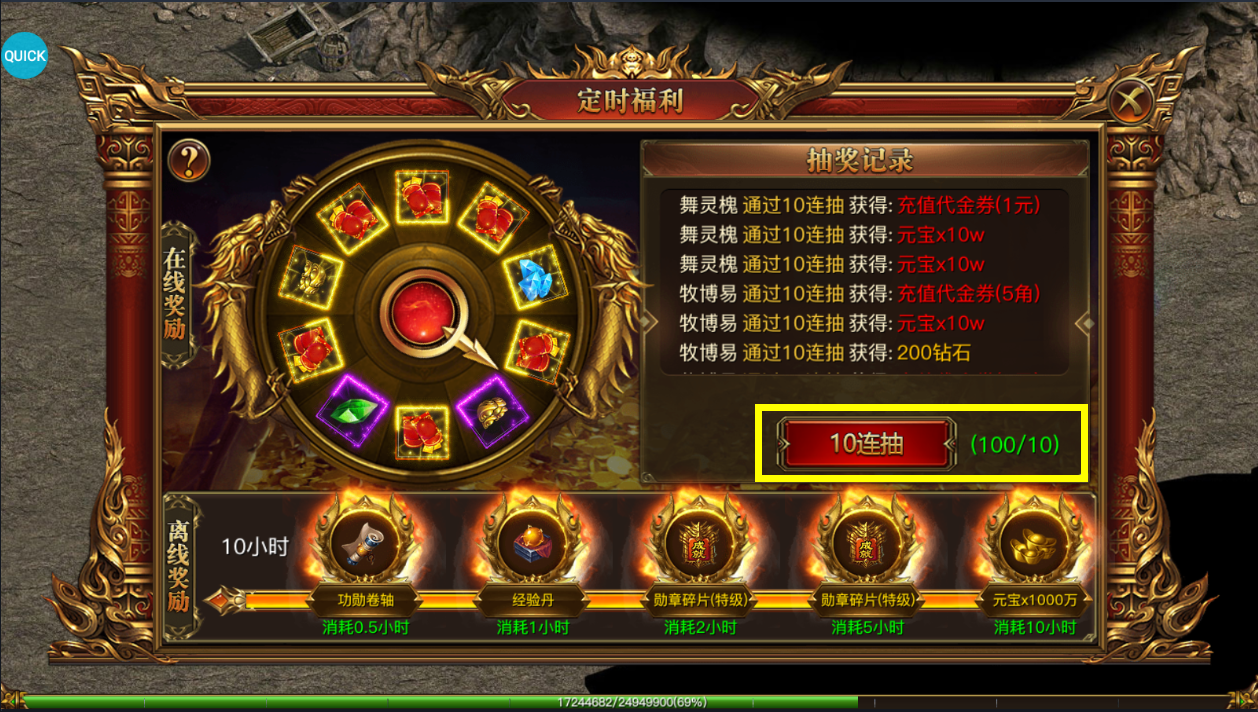Image resolution: width=1258 pixels, height=712 pixels.
Task: Start the 10连抽 lottery draw
Action: point(866,444)
